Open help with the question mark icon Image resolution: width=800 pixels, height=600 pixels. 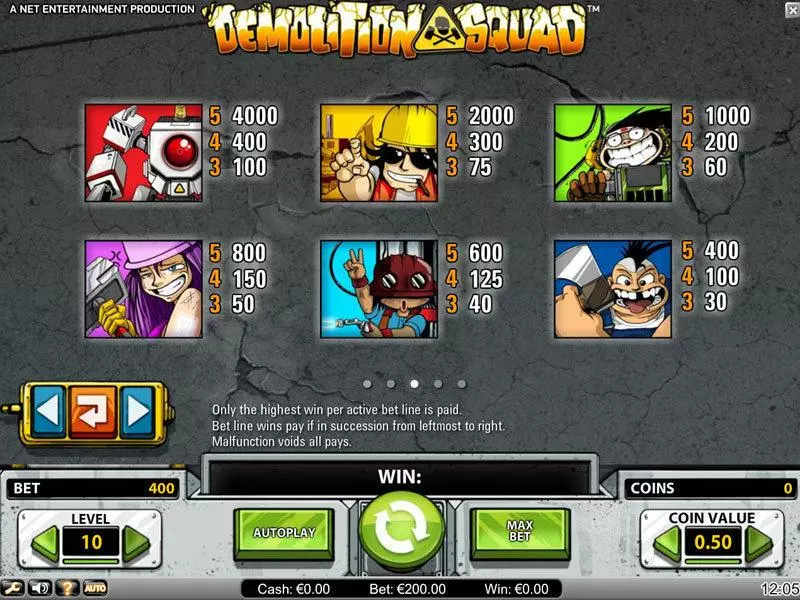pos(69,588)
